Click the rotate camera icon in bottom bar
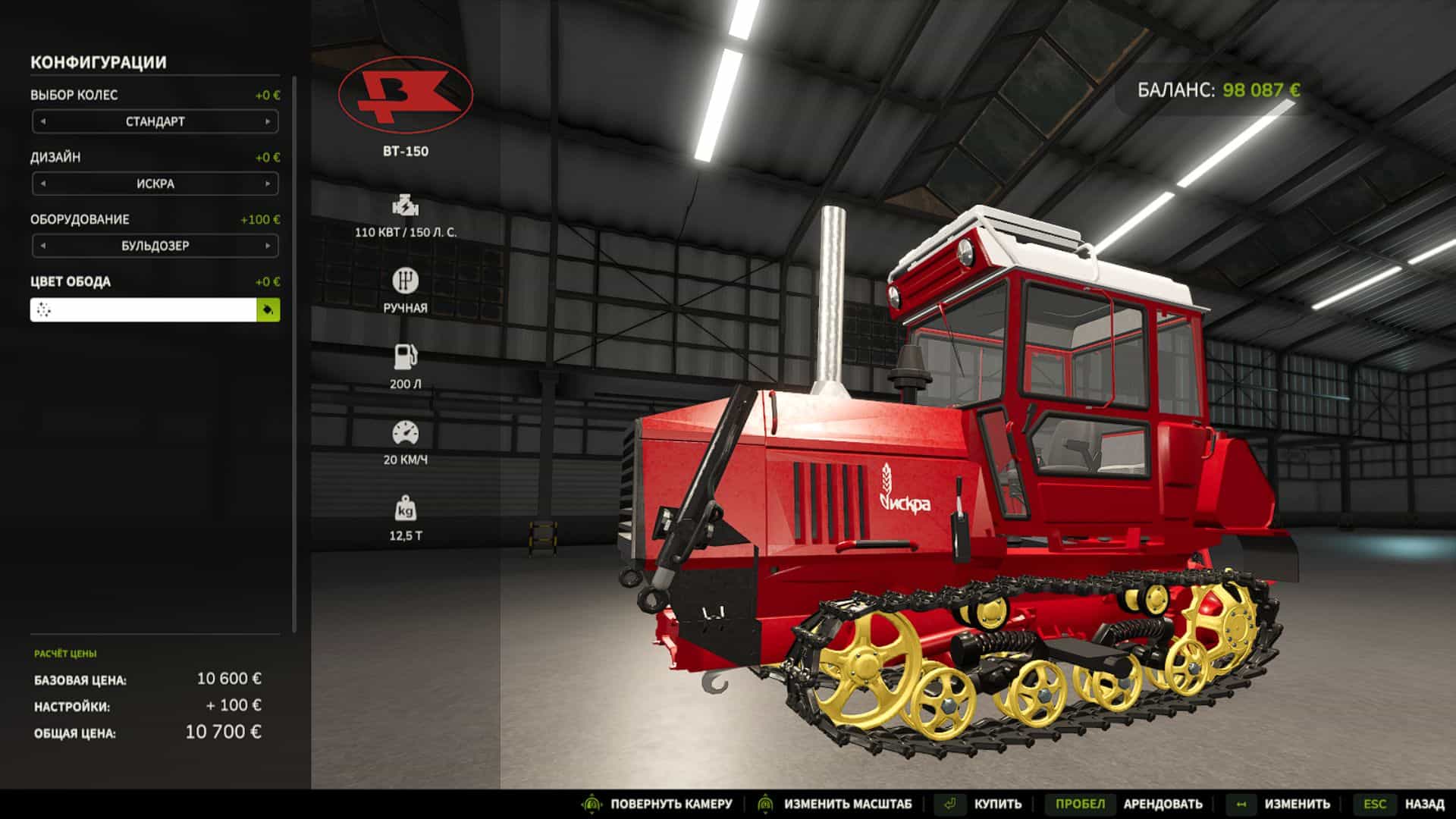This screenshot has height=819, width=1456. pos(590,804)
